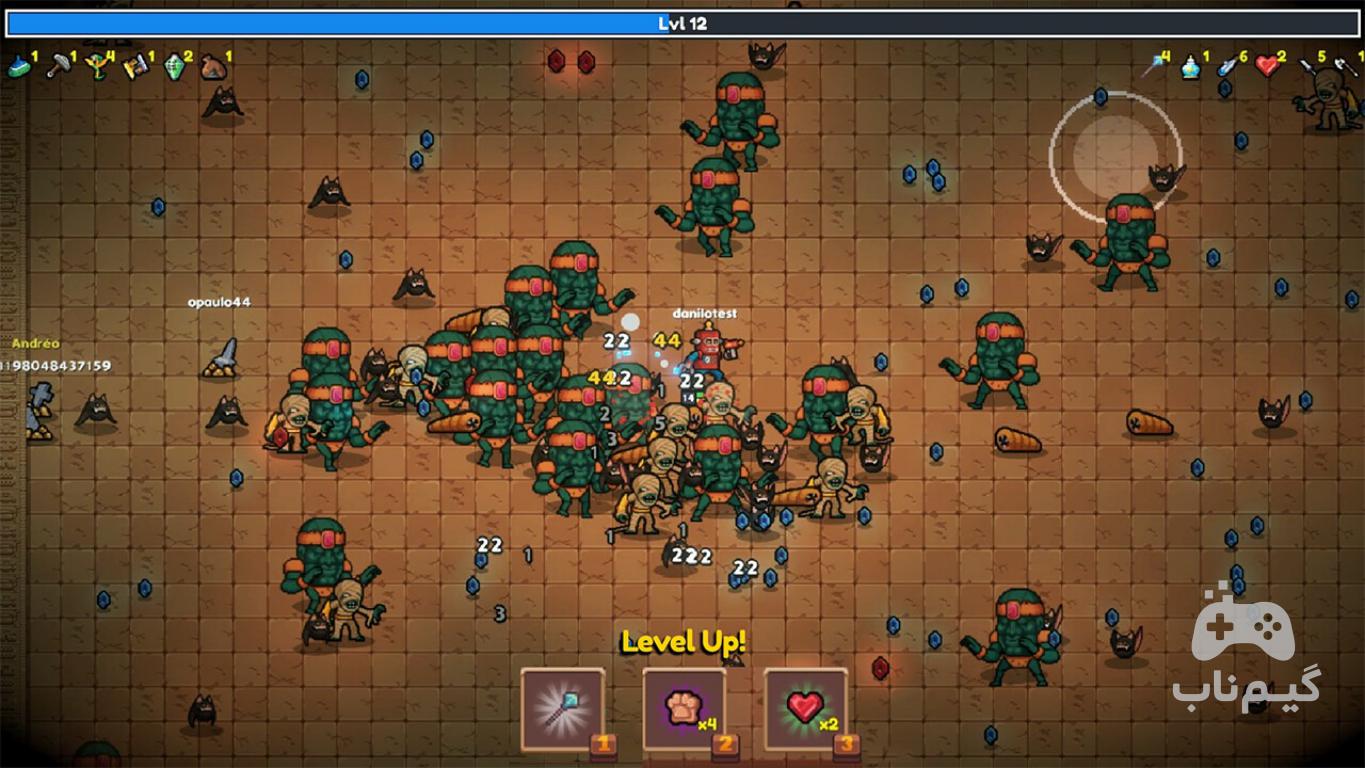
Task: Select the red heart icon in HUD
Action: pos(1267,67)
